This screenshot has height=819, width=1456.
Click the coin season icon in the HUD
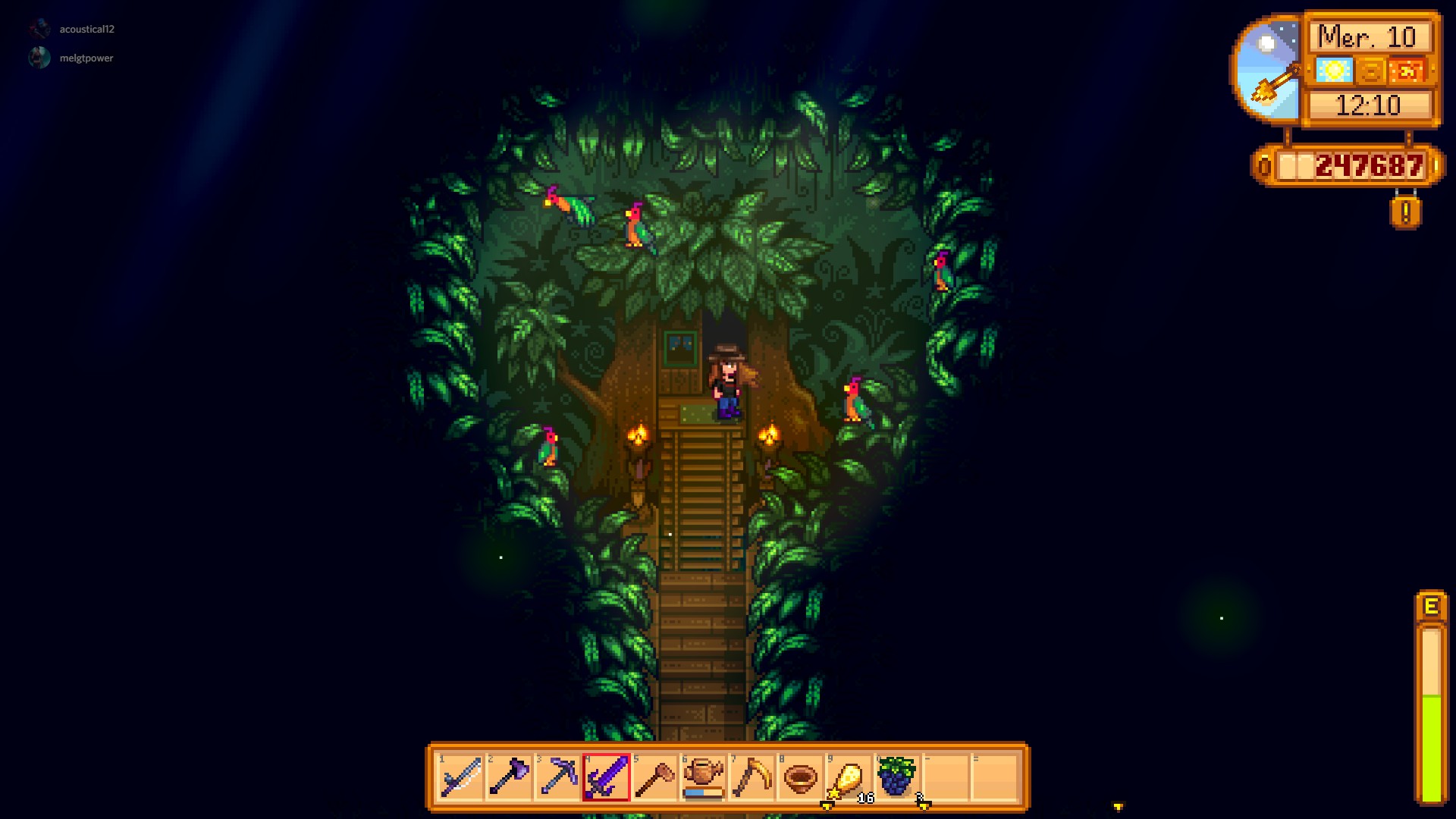(1370, 69)
